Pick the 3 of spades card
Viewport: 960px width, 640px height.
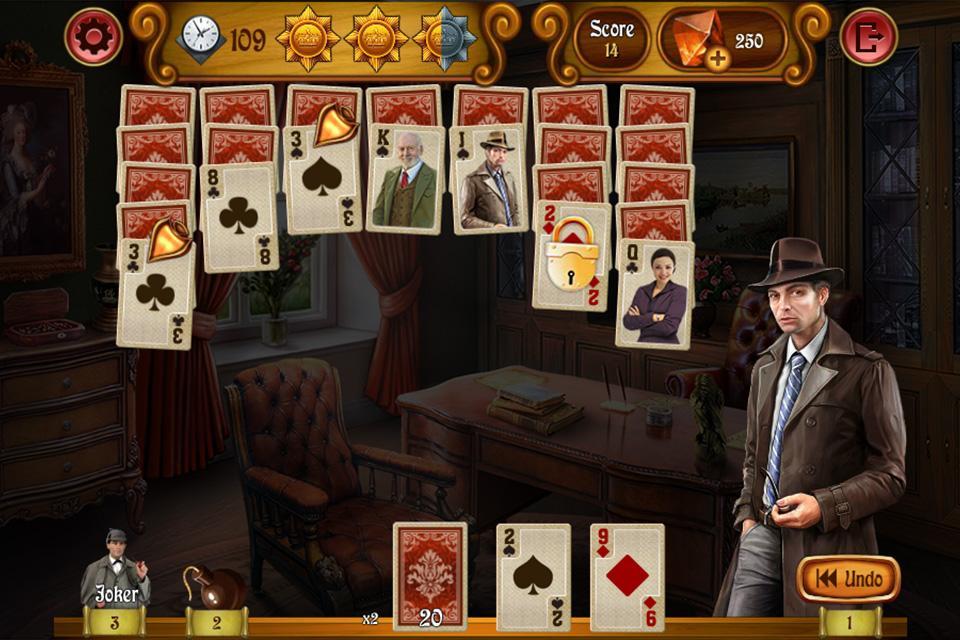click(x=323, y=180)
